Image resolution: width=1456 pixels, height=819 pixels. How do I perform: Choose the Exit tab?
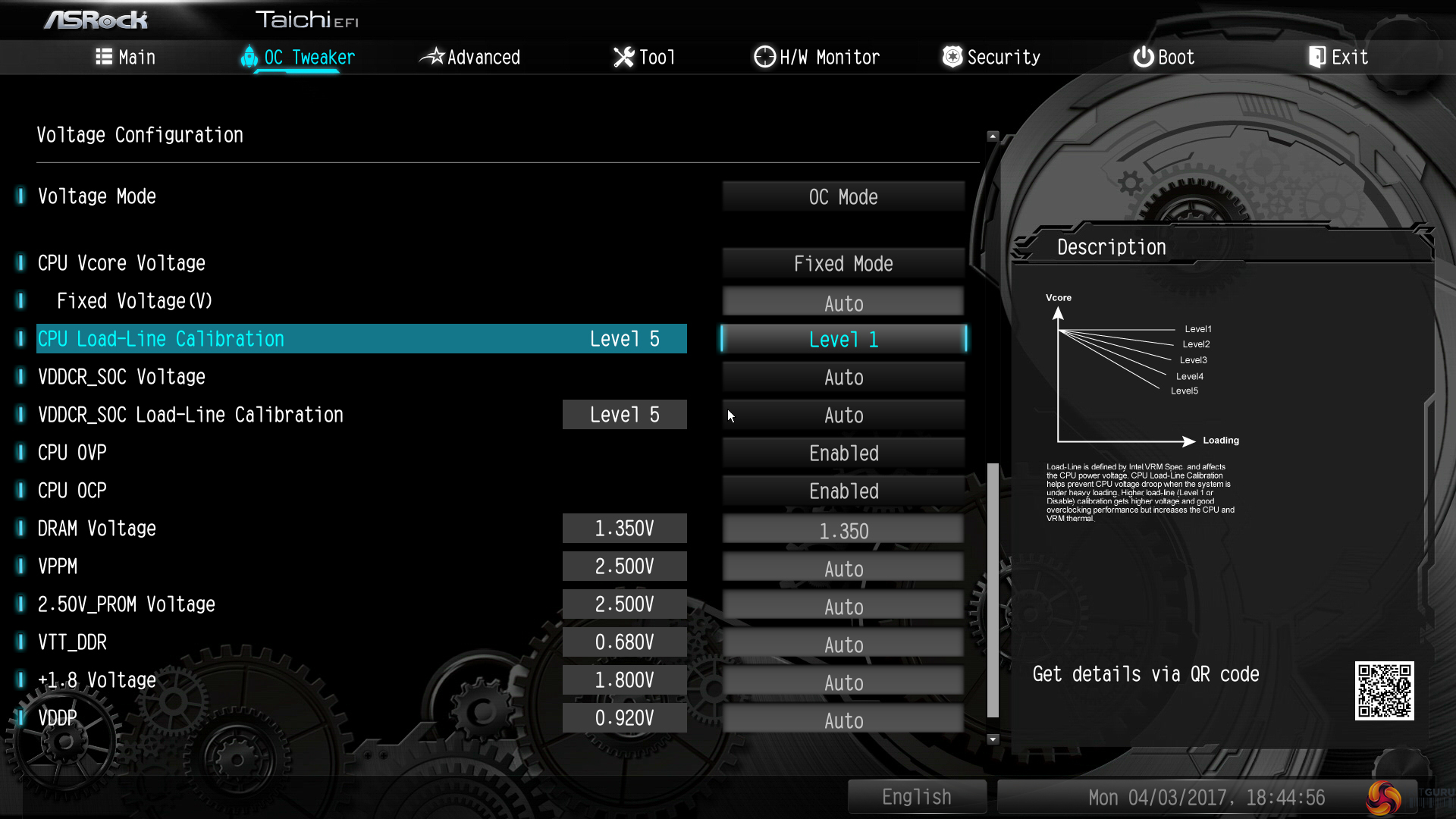[x=1338, y=57]
